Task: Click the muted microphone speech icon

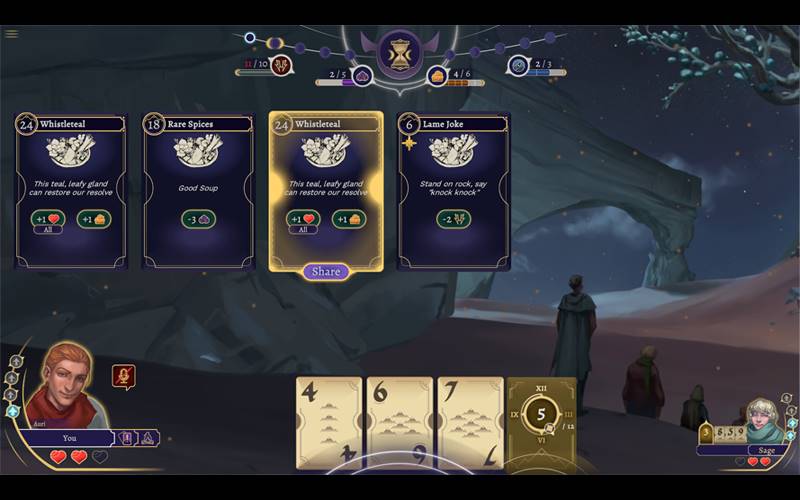Action: pos(124,376)
